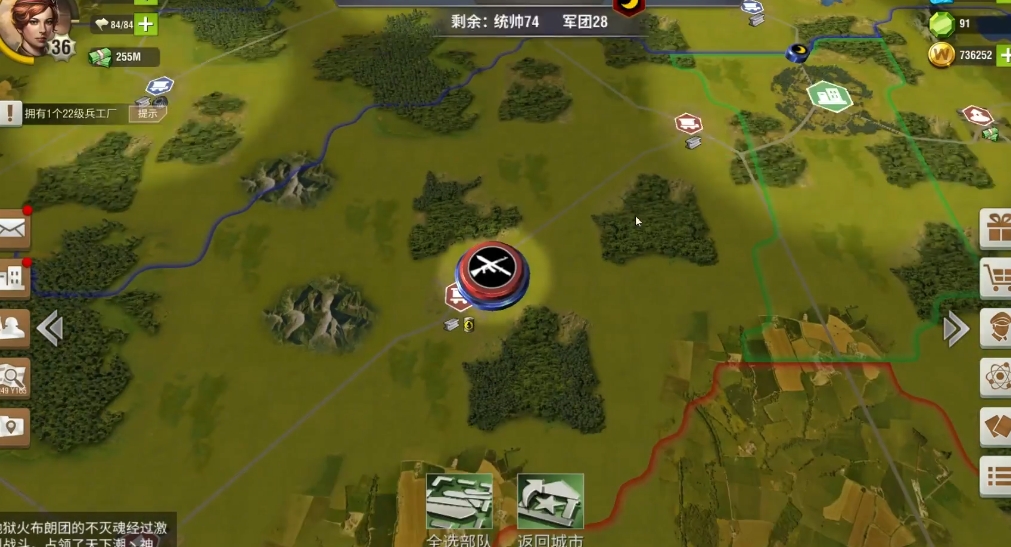Image resolution: width=1011 pixels, height=547 pixels.
Task: Collapse the left side panel arrow
Action: pyautogui.click(x=50, y=328)
